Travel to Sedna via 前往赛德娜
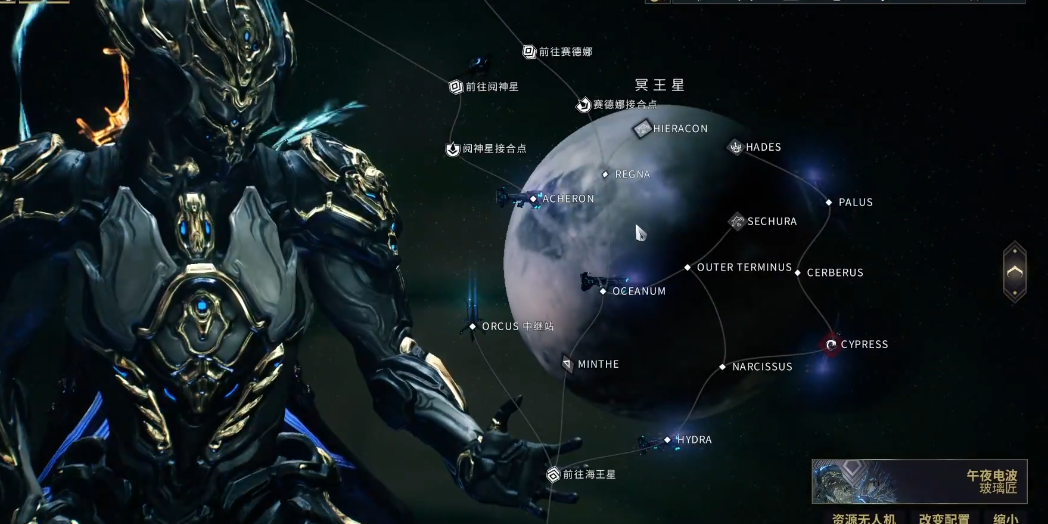Screen dimensions: 1048x524 point(530,52)
